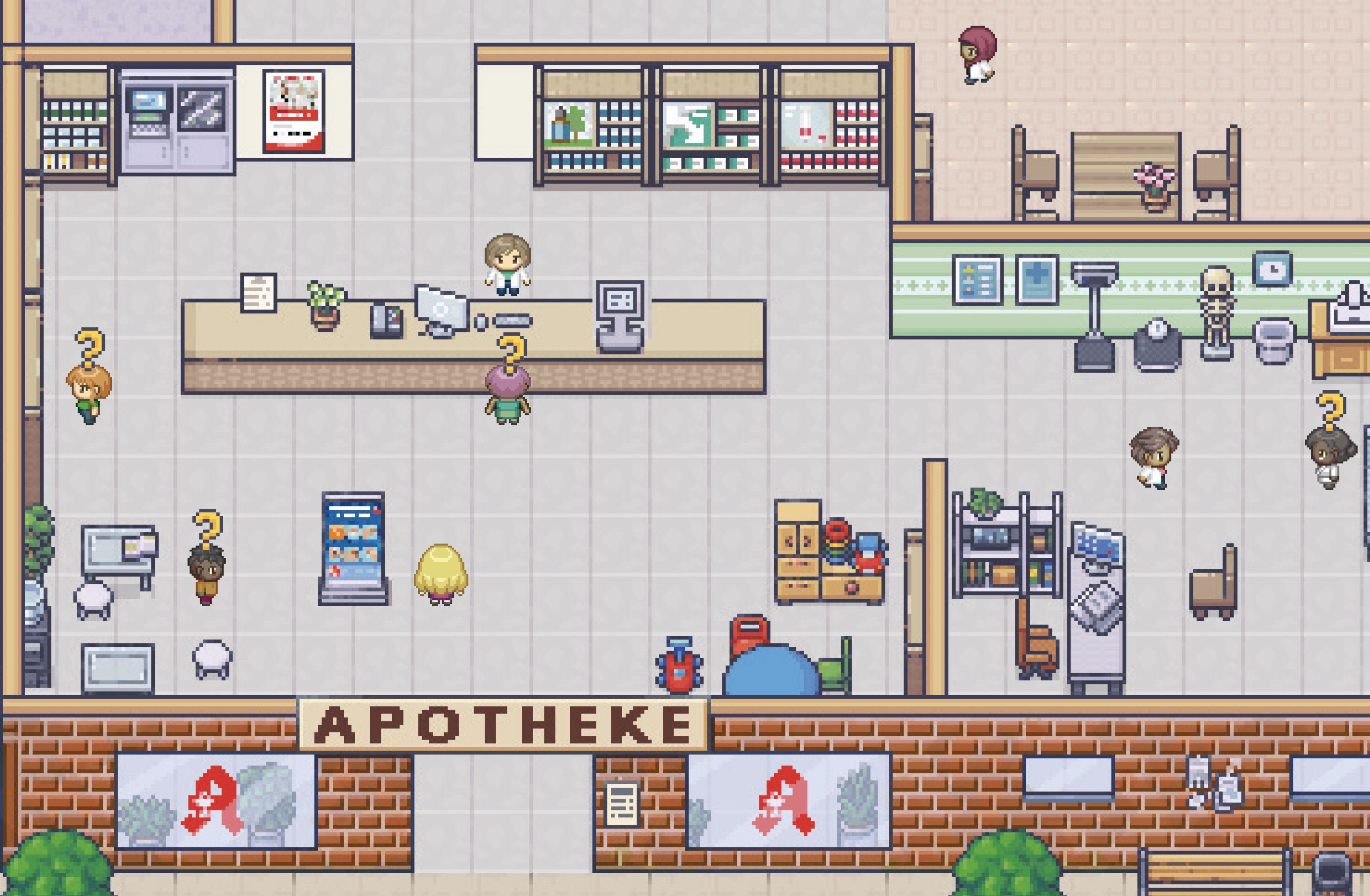Open the question mark above the orange-sweater character
Viewport: 1370px width, 896px height.
(x=207, y=527)
